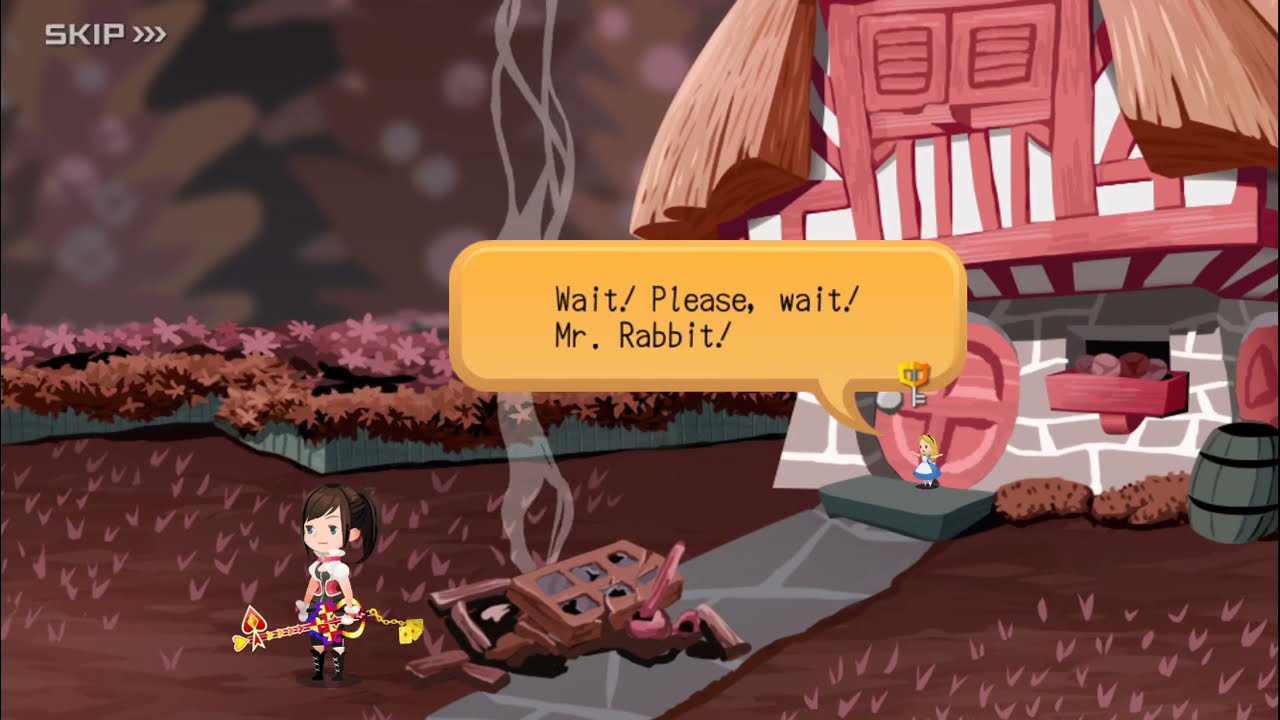
Task: Advance the 'Wait! Please, wait!' dialogue bubble
Action: pos(706,316)
